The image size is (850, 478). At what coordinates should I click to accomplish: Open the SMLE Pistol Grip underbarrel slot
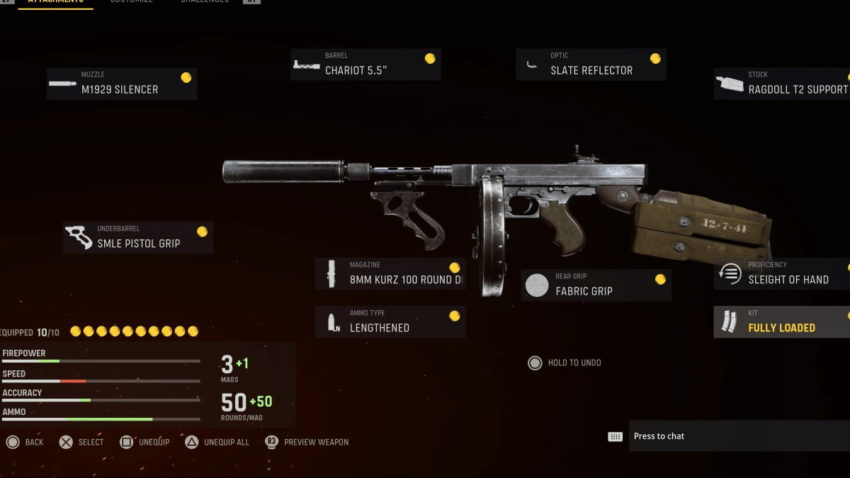pyautogui.click(x=137, y=238)
